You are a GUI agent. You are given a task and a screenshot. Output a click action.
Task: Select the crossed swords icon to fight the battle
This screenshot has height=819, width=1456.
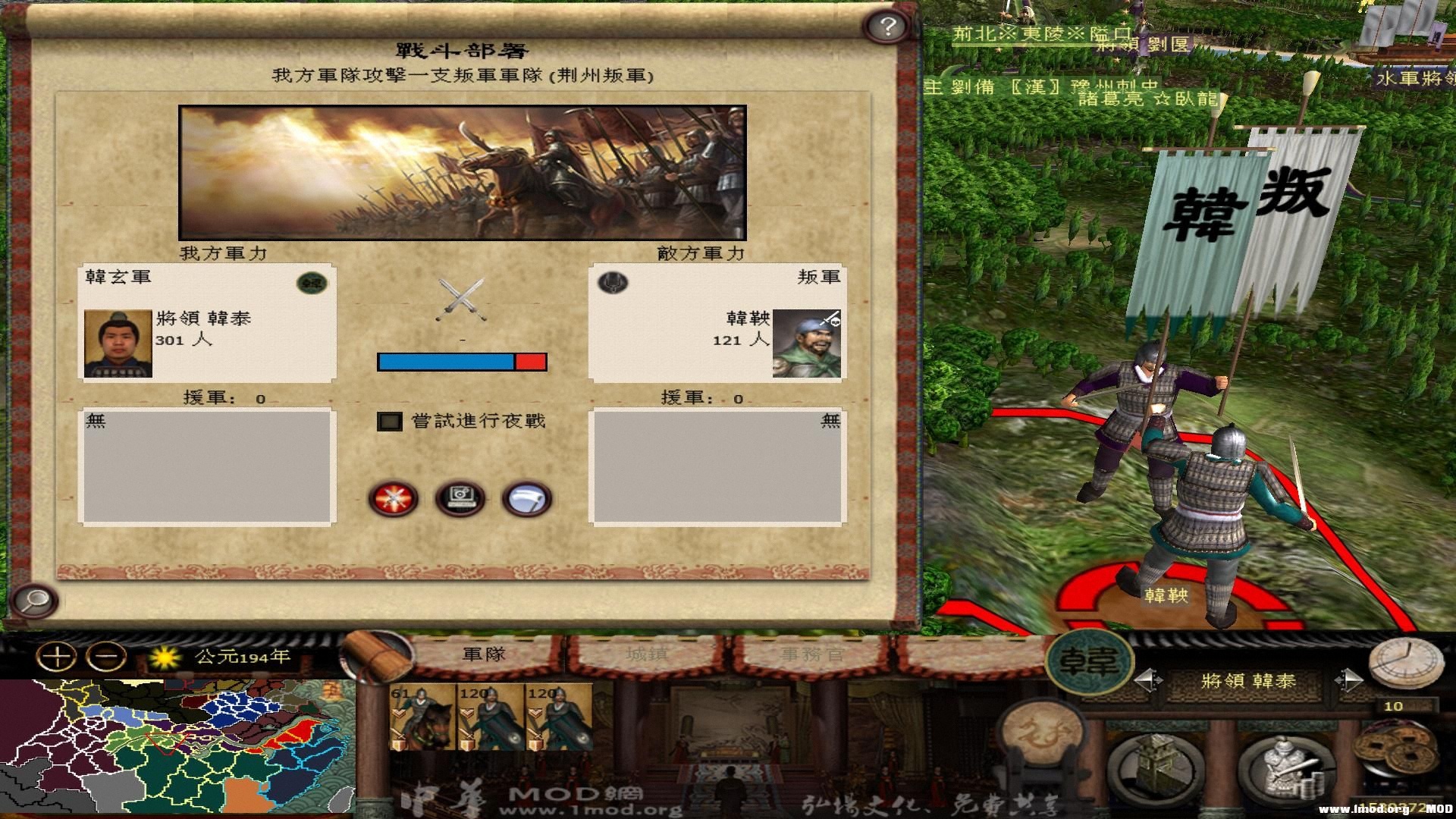[392, 497]
